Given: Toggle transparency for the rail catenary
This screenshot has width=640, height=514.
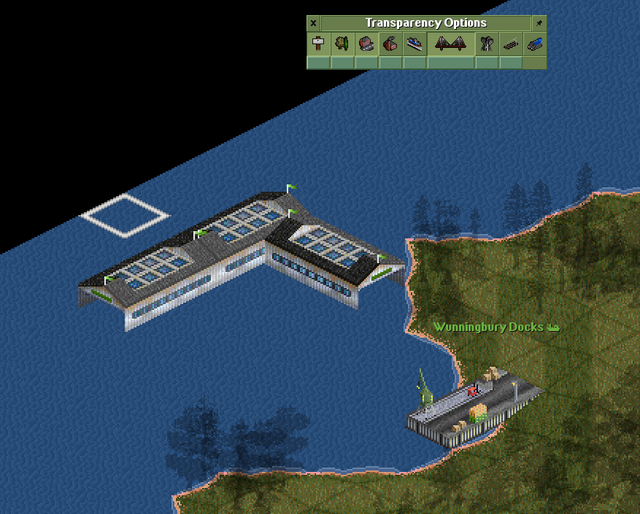Looking at the screenshot, I should [511, 43].
